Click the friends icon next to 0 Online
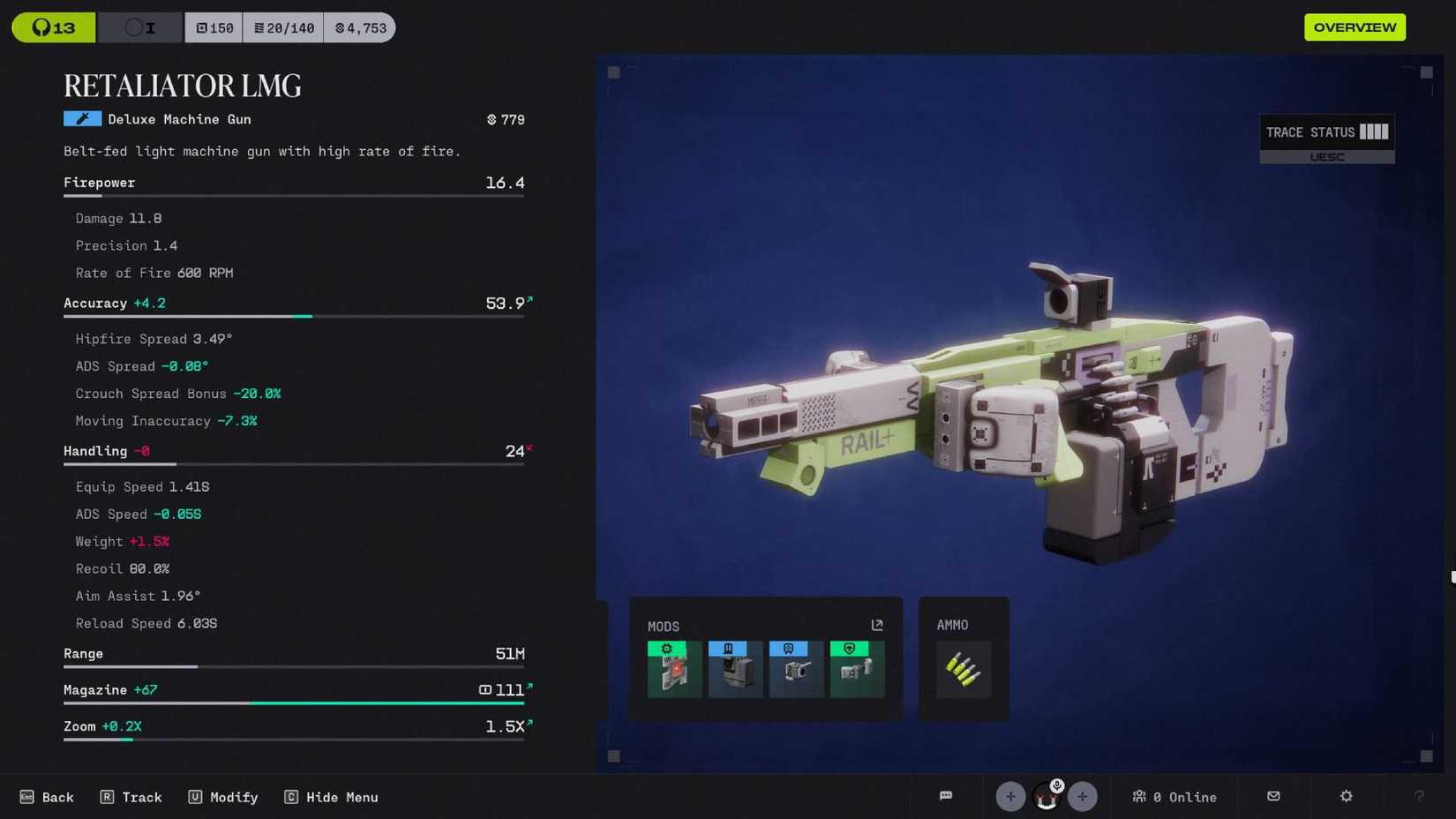 (x=1139, y=797)
